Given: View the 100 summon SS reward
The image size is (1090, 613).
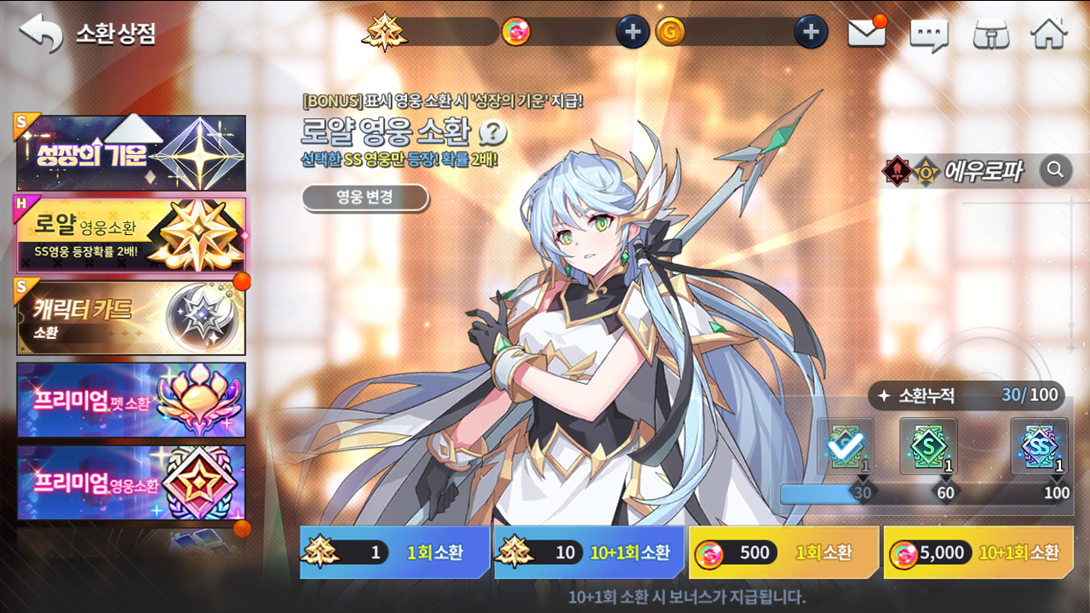Looking at the screenshot, I should (1039, 446).
